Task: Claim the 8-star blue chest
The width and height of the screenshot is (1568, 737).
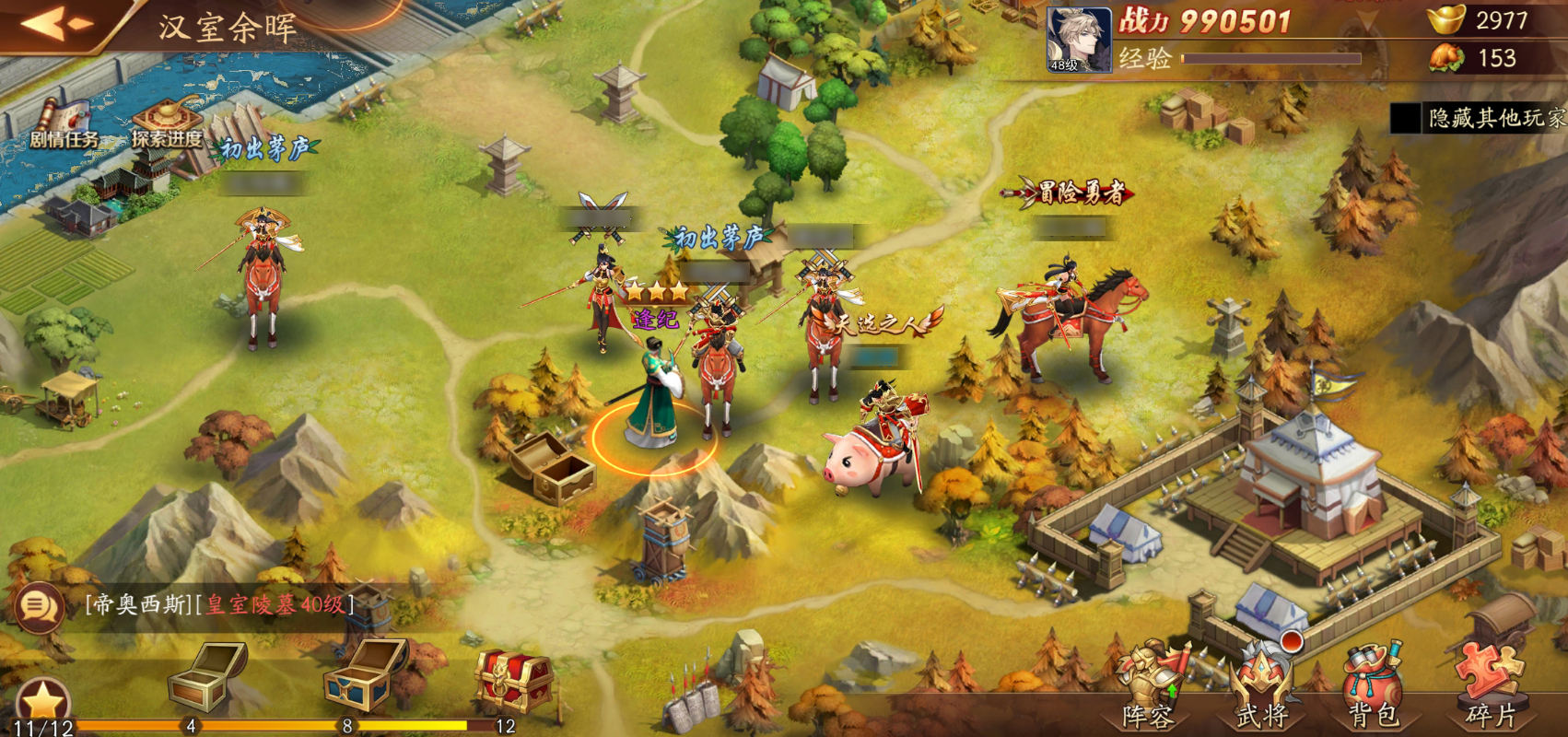Action: point(365,677)
